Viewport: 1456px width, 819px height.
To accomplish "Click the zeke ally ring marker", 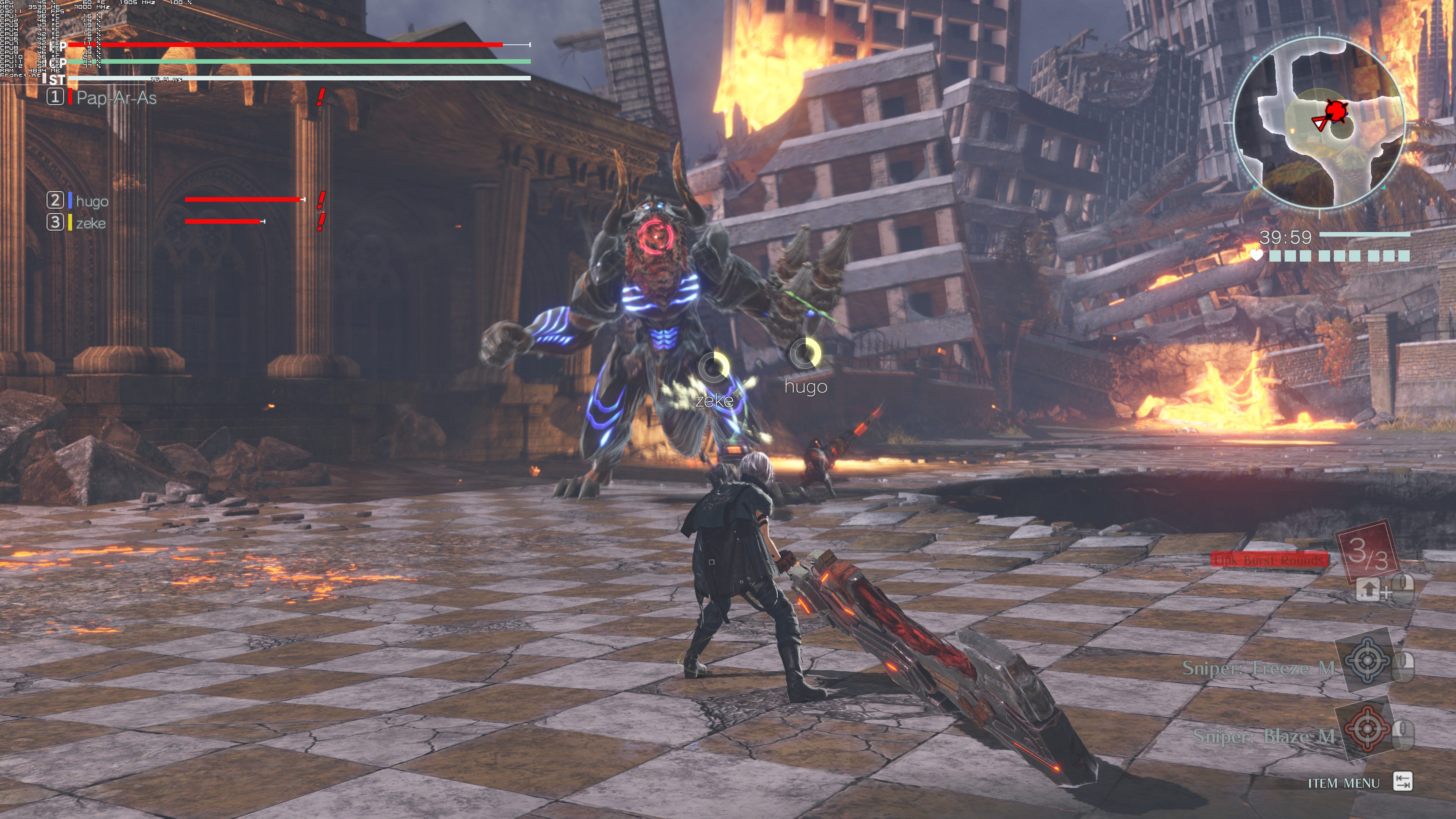I will pyautogui.click(x=714, y=367).
